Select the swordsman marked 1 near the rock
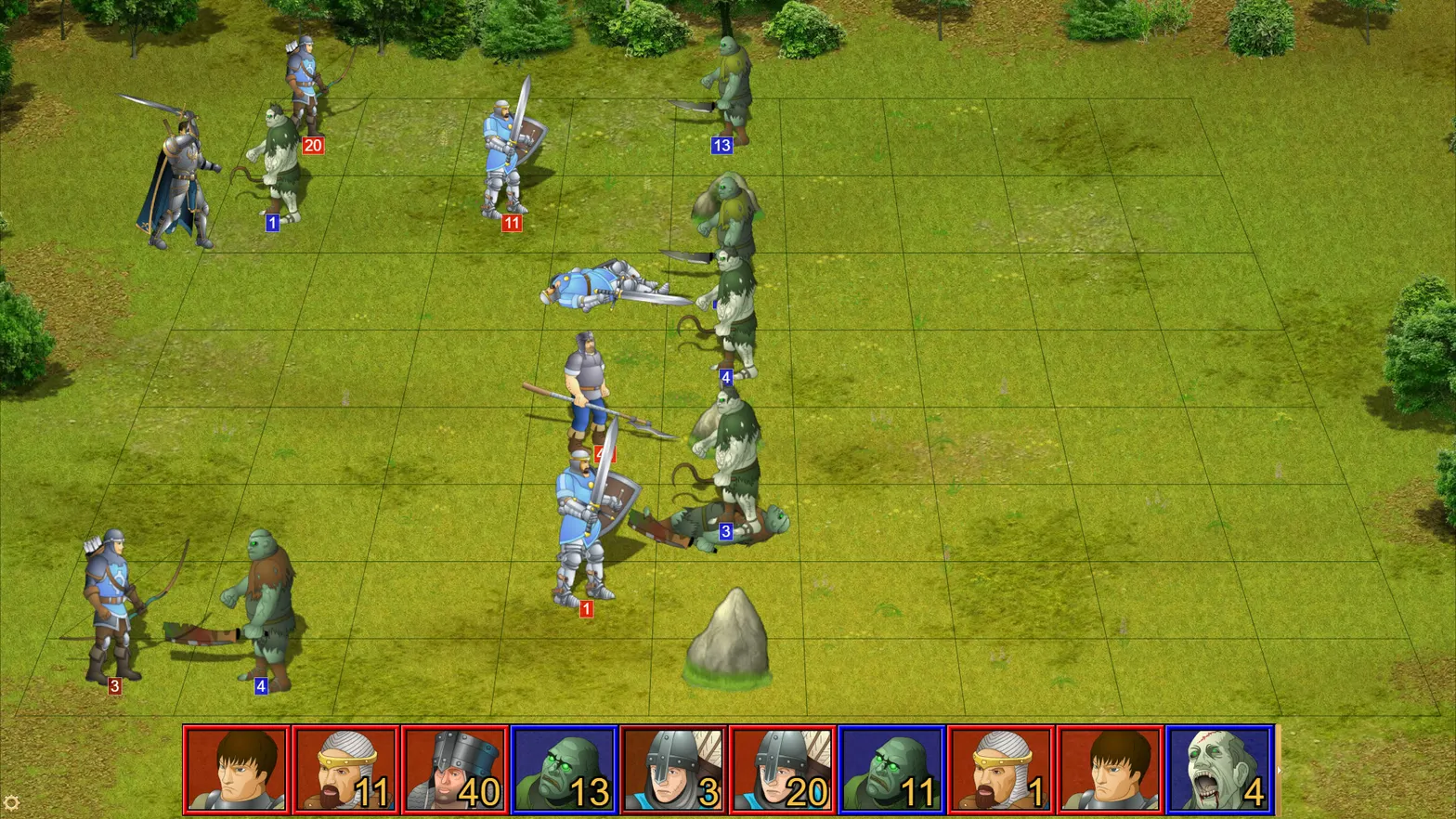 [585, 520]
